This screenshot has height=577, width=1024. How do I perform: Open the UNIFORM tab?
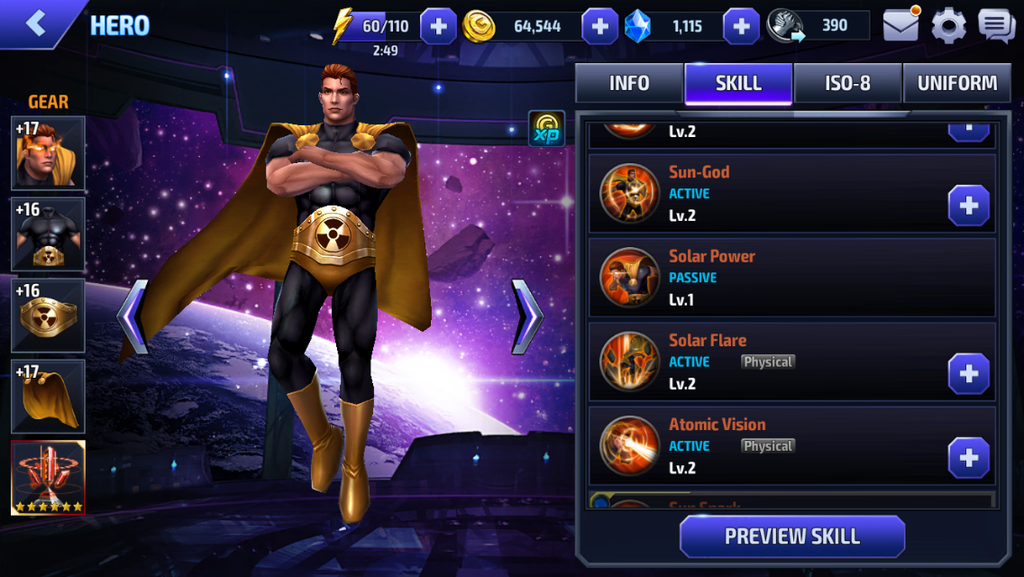click(x=957, y=84)
